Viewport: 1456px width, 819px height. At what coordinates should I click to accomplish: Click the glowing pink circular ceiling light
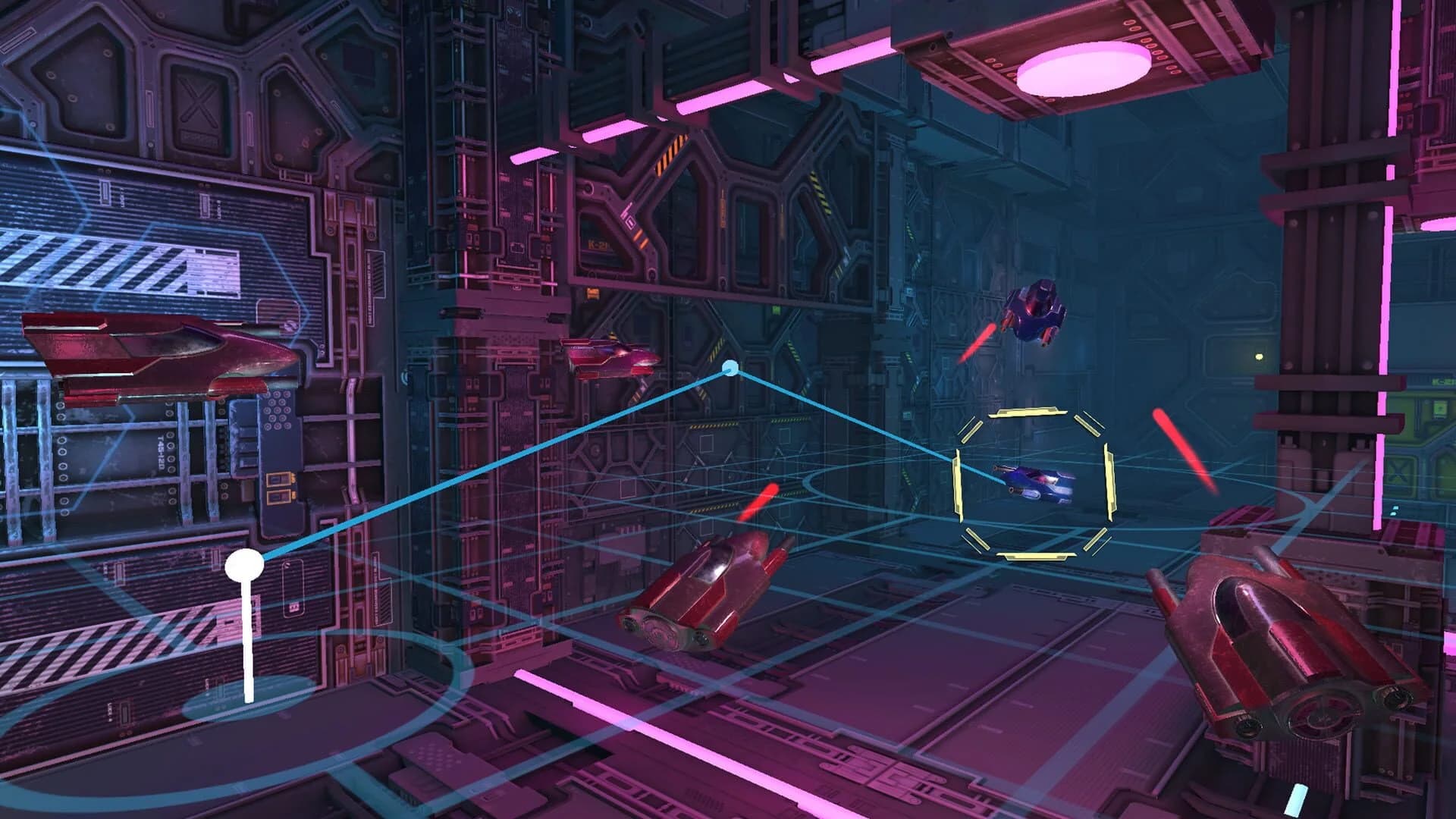point(1084,68)
